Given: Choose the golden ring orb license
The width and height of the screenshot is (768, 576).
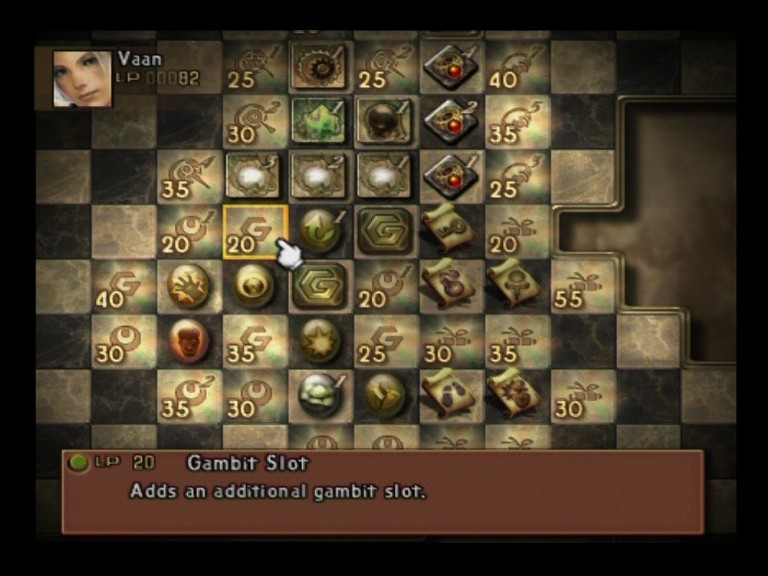Looking at the screenshot, I should 254,286.
